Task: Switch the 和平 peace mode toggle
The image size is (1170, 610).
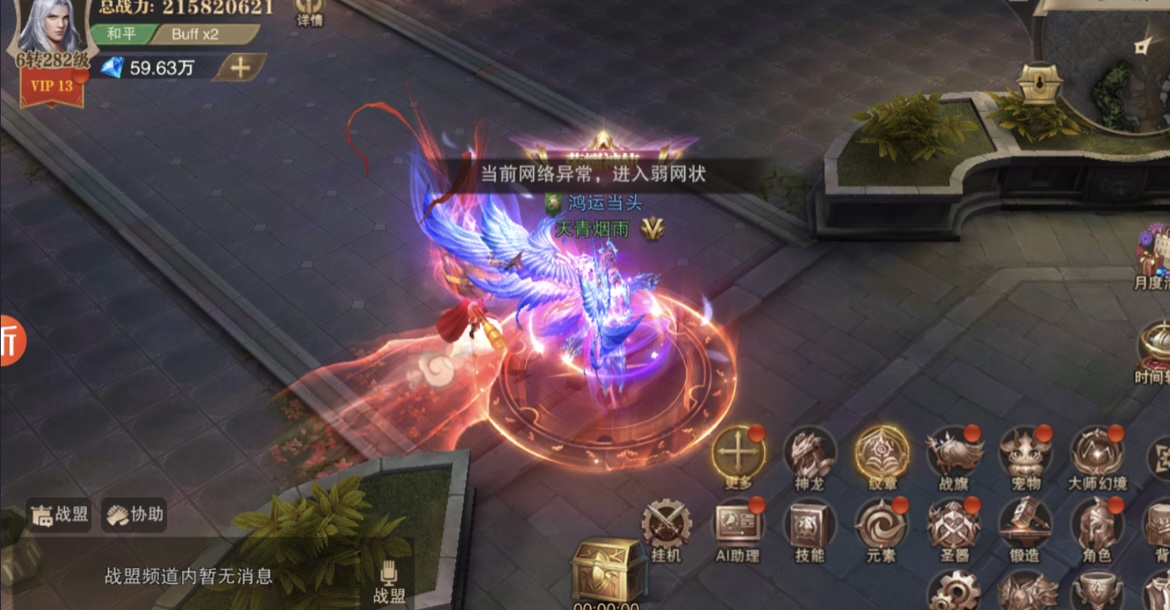Action: point(123,33)
